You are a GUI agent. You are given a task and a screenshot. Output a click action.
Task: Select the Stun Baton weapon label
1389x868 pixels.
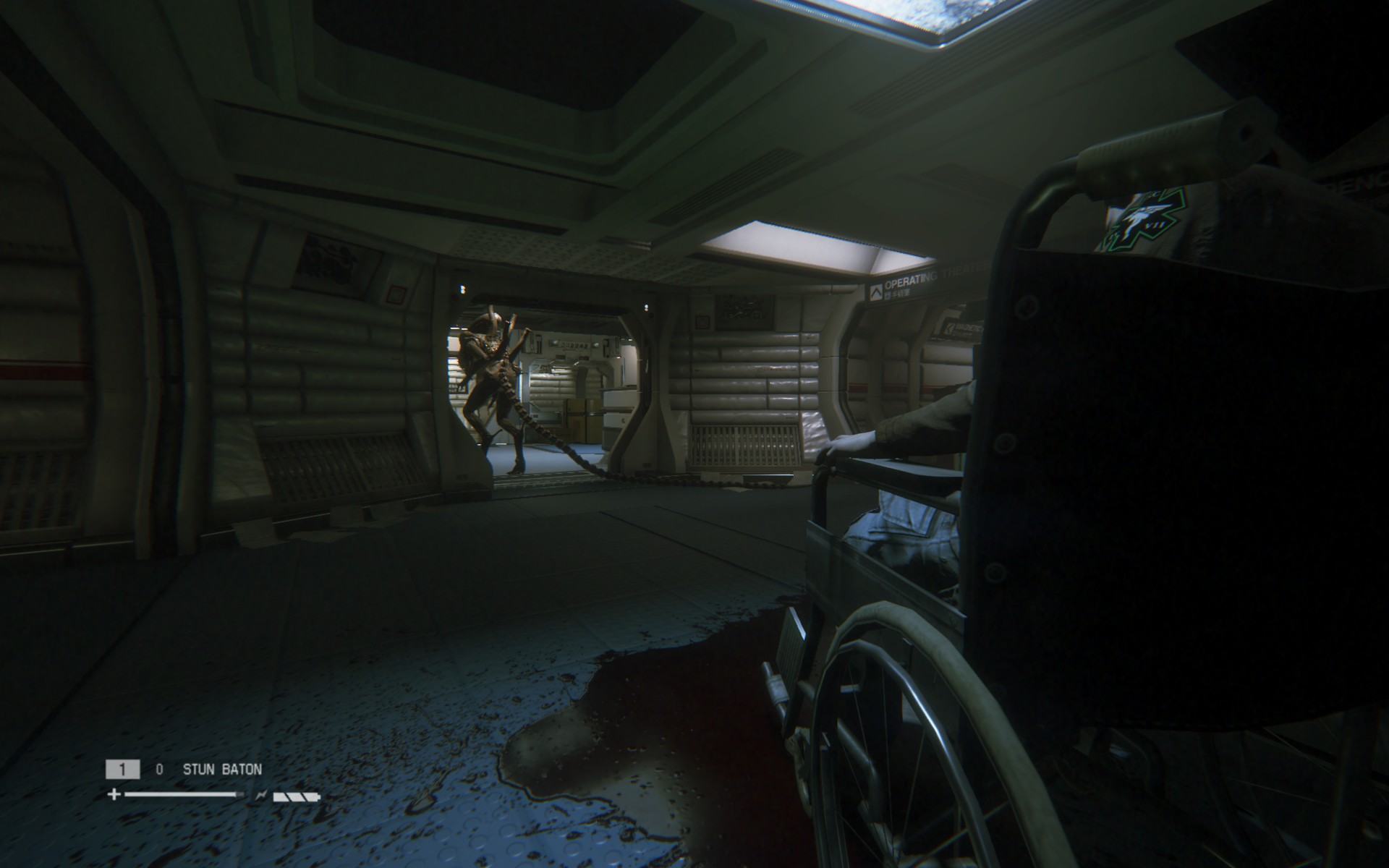coord(222,770)
